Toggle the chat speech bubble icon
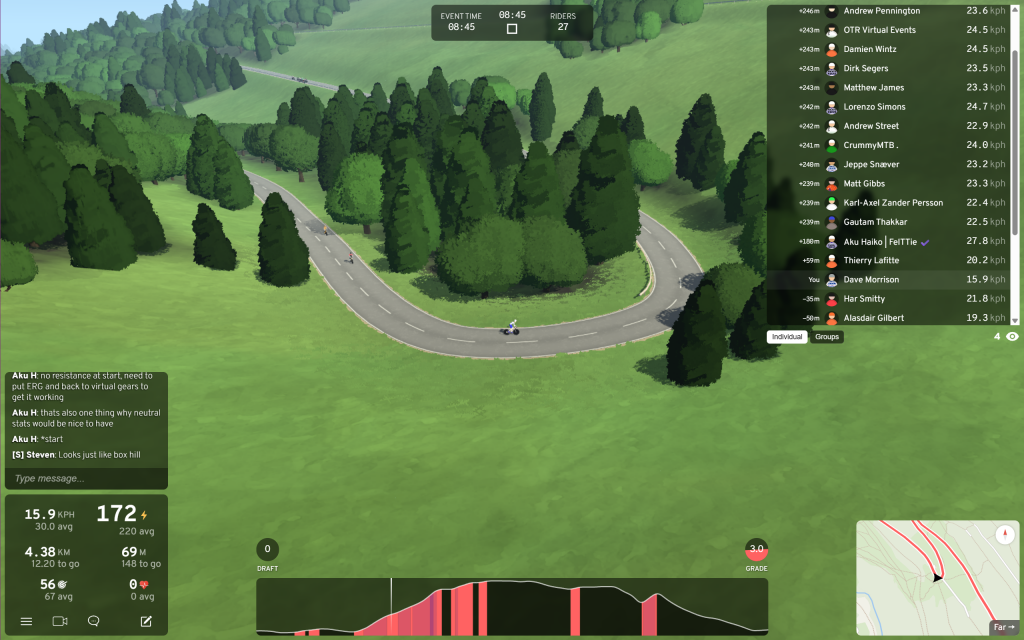Viewport: 1024px width, 640px height. (x=93, y=621)
